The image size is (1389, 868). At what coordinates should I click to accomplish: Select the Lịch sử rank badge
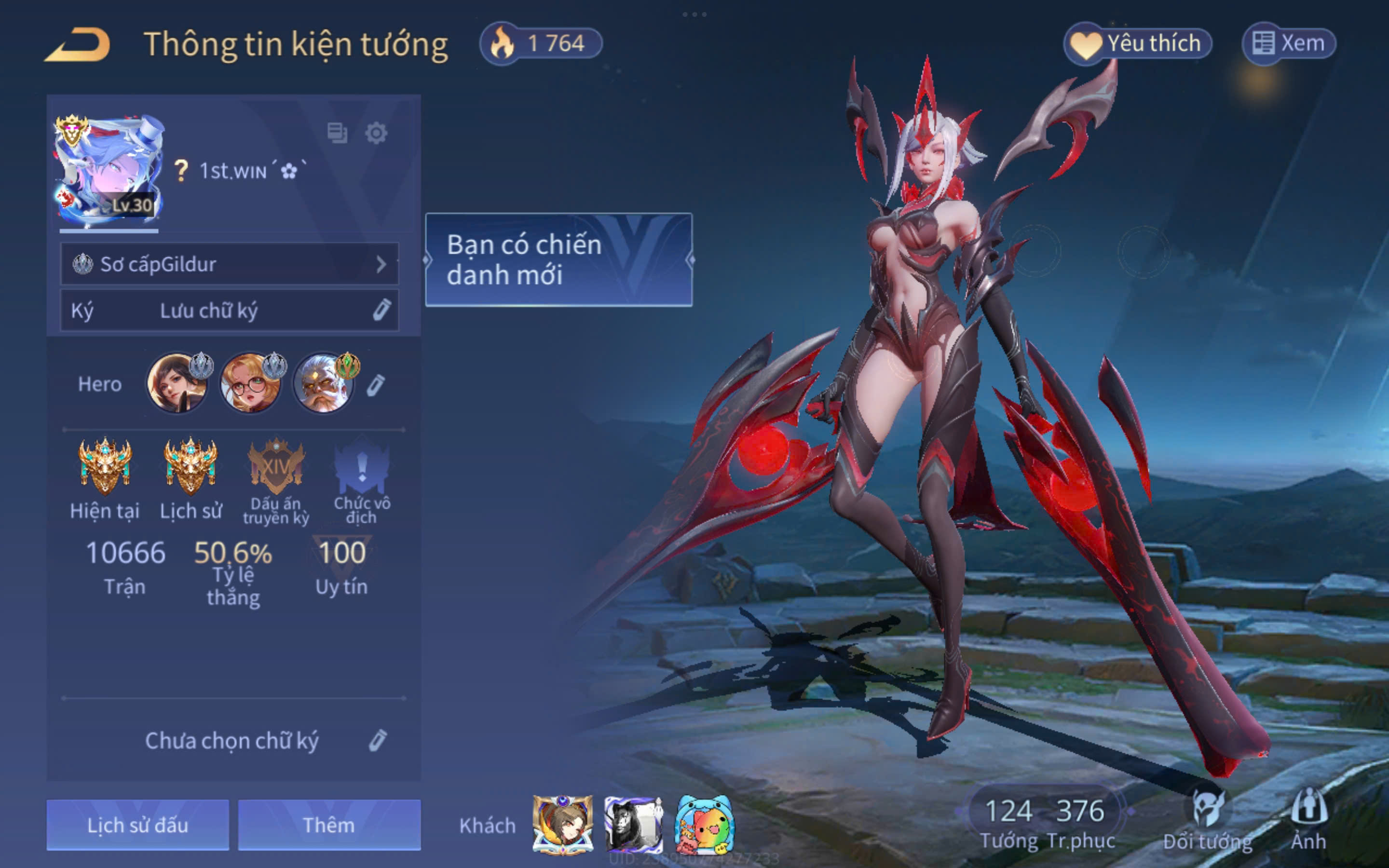191,468
